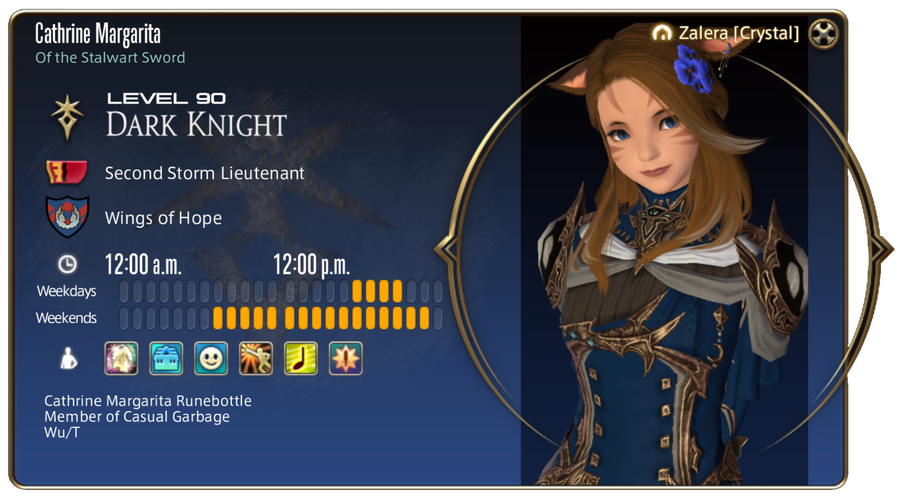Click the orange dancing figure playstyle icon
This screenshot has height=498, width=900.
[256, 358]
